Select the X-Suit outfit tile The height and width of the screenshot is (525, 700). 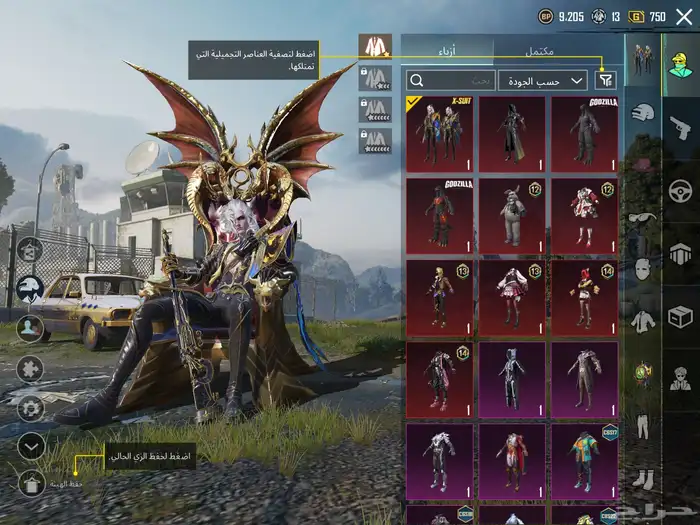point(439,133)
